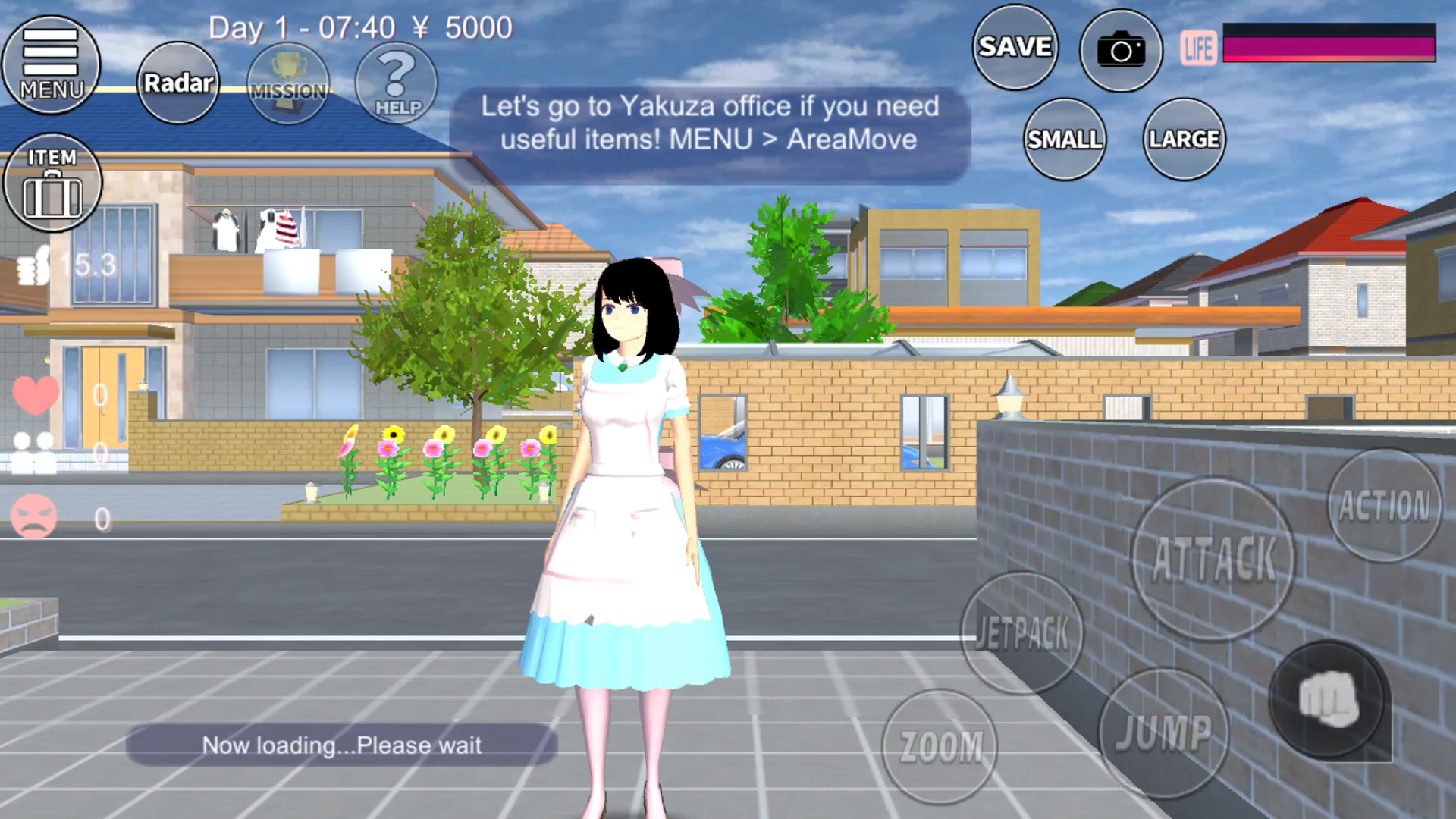The width and height of the screenshot is (1456, 819).
Task: Open the ITEM suitcase inventory
Action: [52, 183]
